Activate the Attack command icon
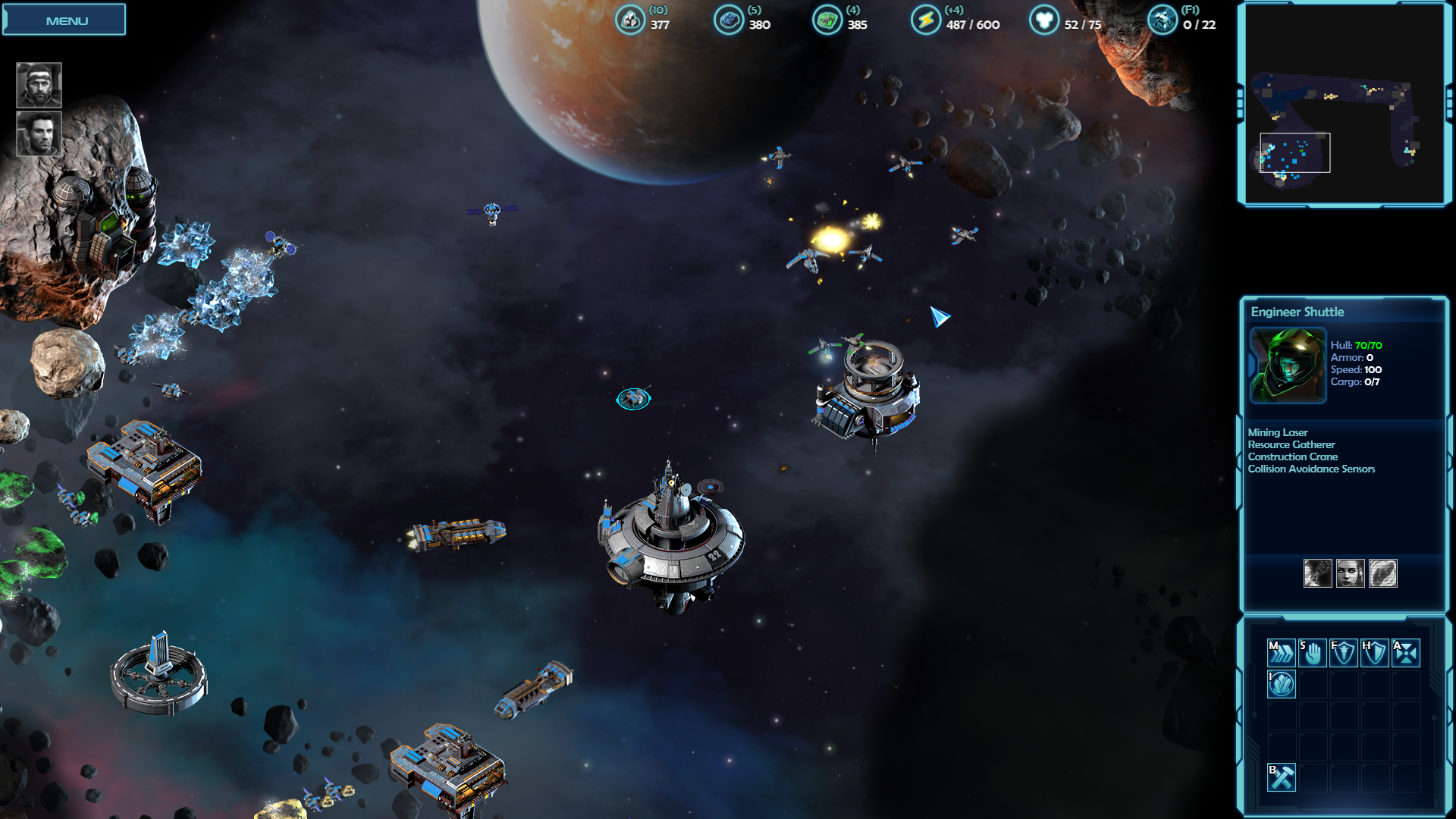1456x819 pixels. (x=1406, y=652)
